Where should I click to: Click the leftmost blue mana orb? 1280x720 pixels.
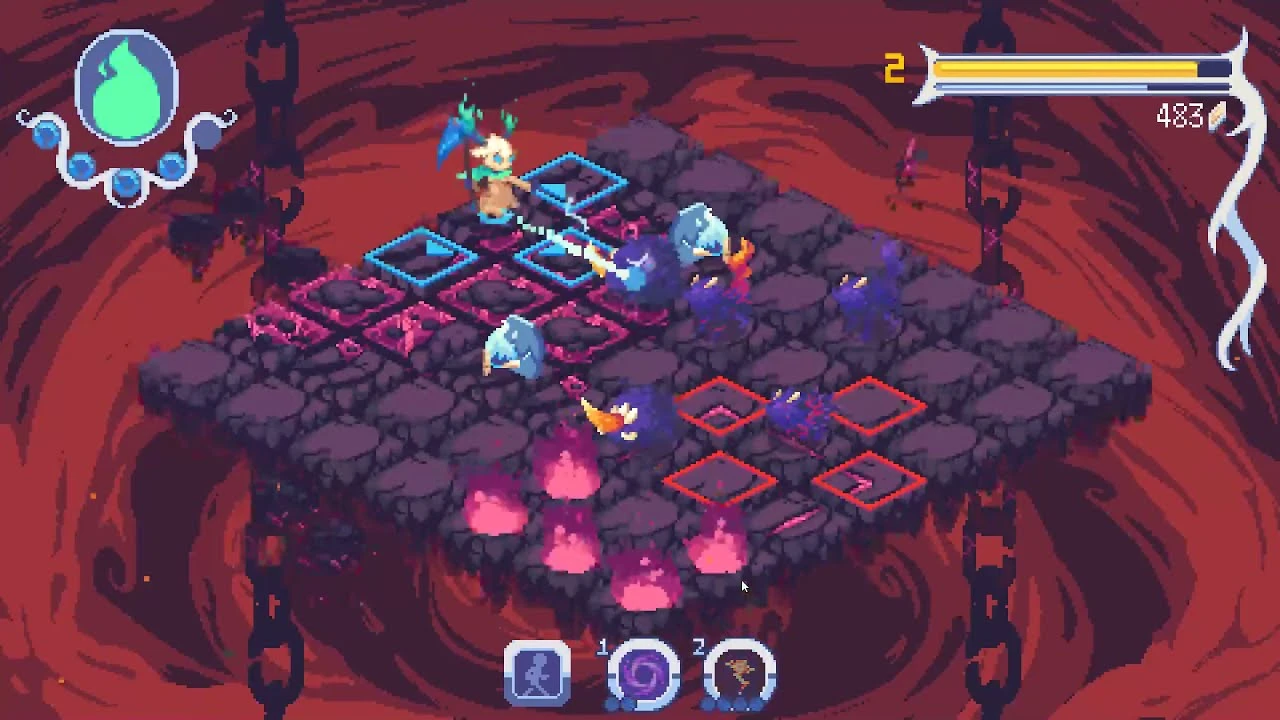pyautogui.click(x=46, y=134)
